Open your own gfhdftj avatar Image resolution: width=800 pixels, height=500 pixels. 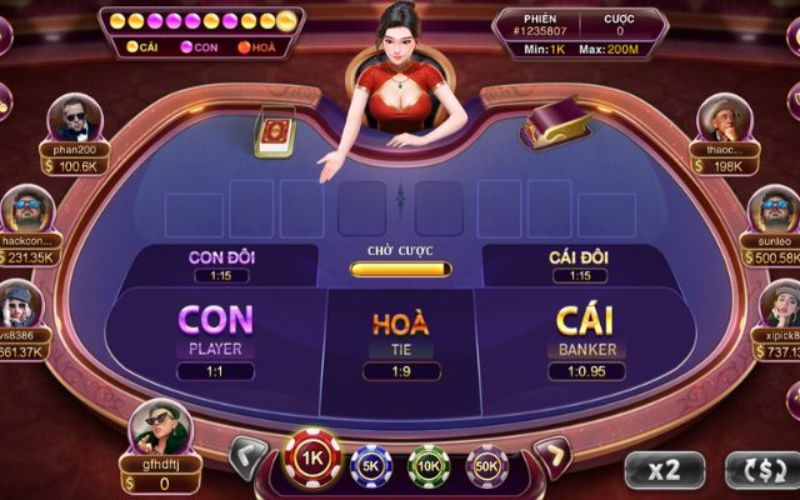(160, 427)
